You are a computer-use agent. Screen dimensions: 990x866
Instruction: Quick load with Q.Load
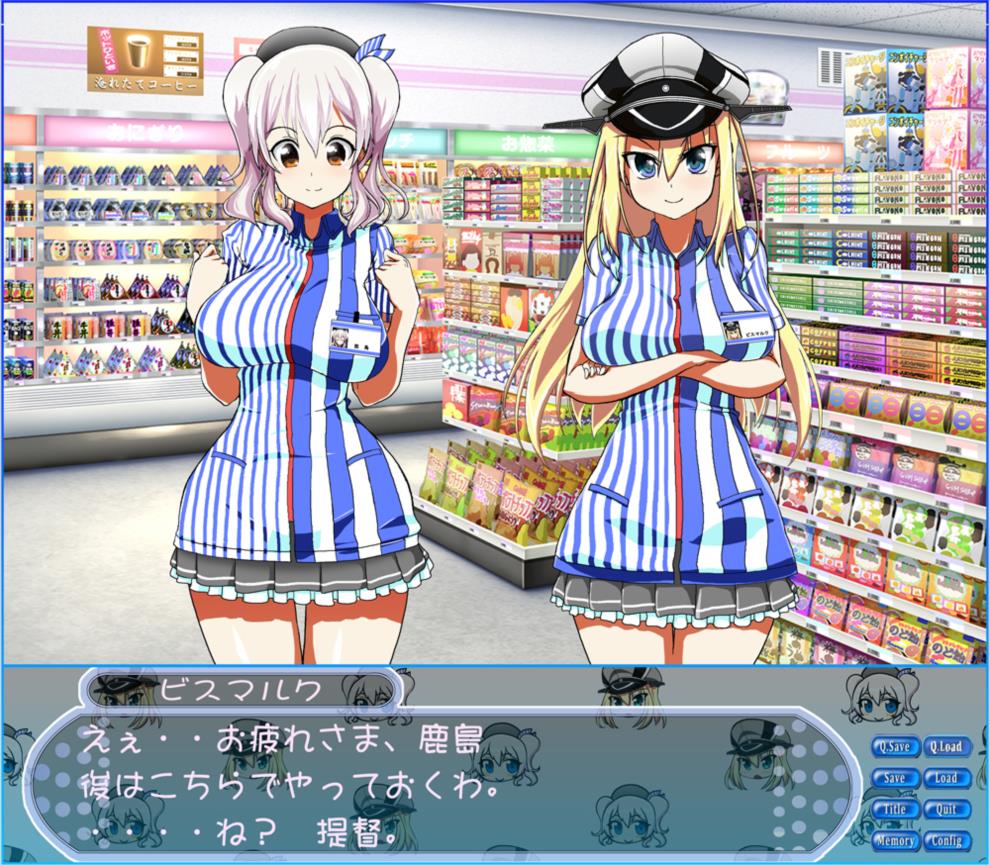point(944,747)
